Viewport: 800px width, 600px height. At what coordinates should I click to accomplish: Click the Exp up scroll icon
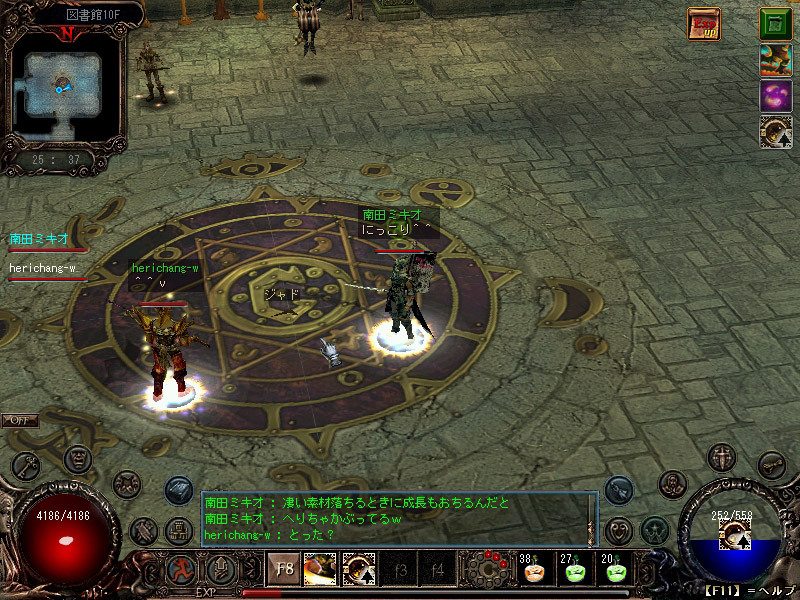703,23
